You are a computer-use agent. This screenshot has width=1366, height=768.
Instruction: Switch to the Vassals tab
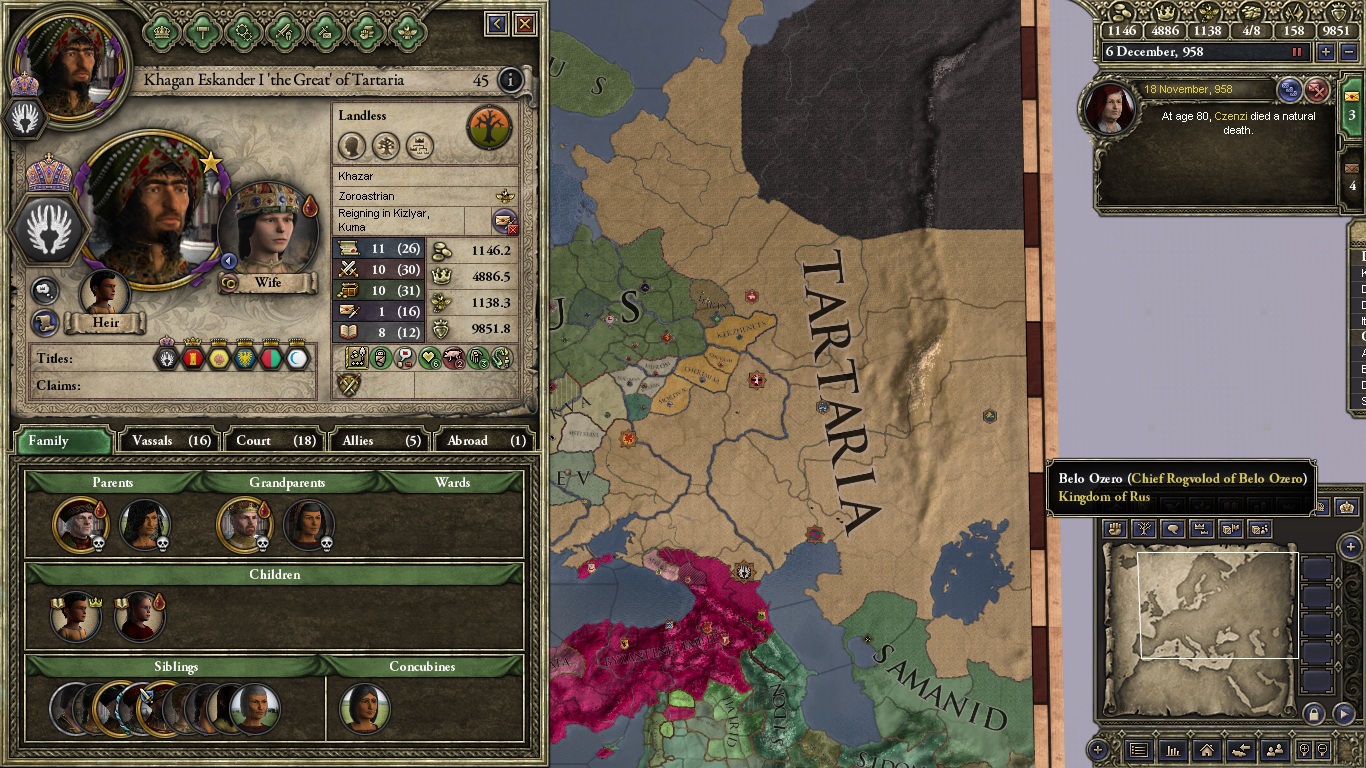tap(172, 440)
